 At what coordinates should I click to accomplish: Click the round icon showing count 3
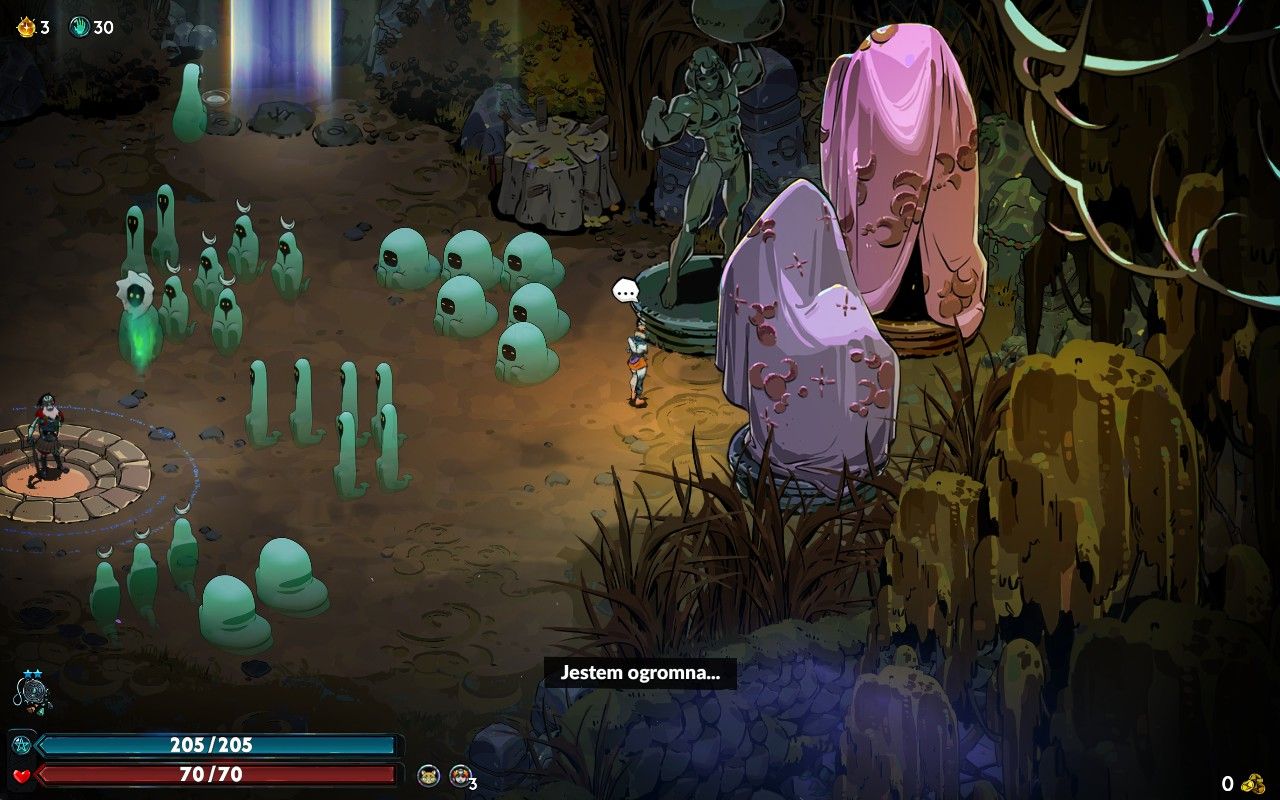(460, 775)
